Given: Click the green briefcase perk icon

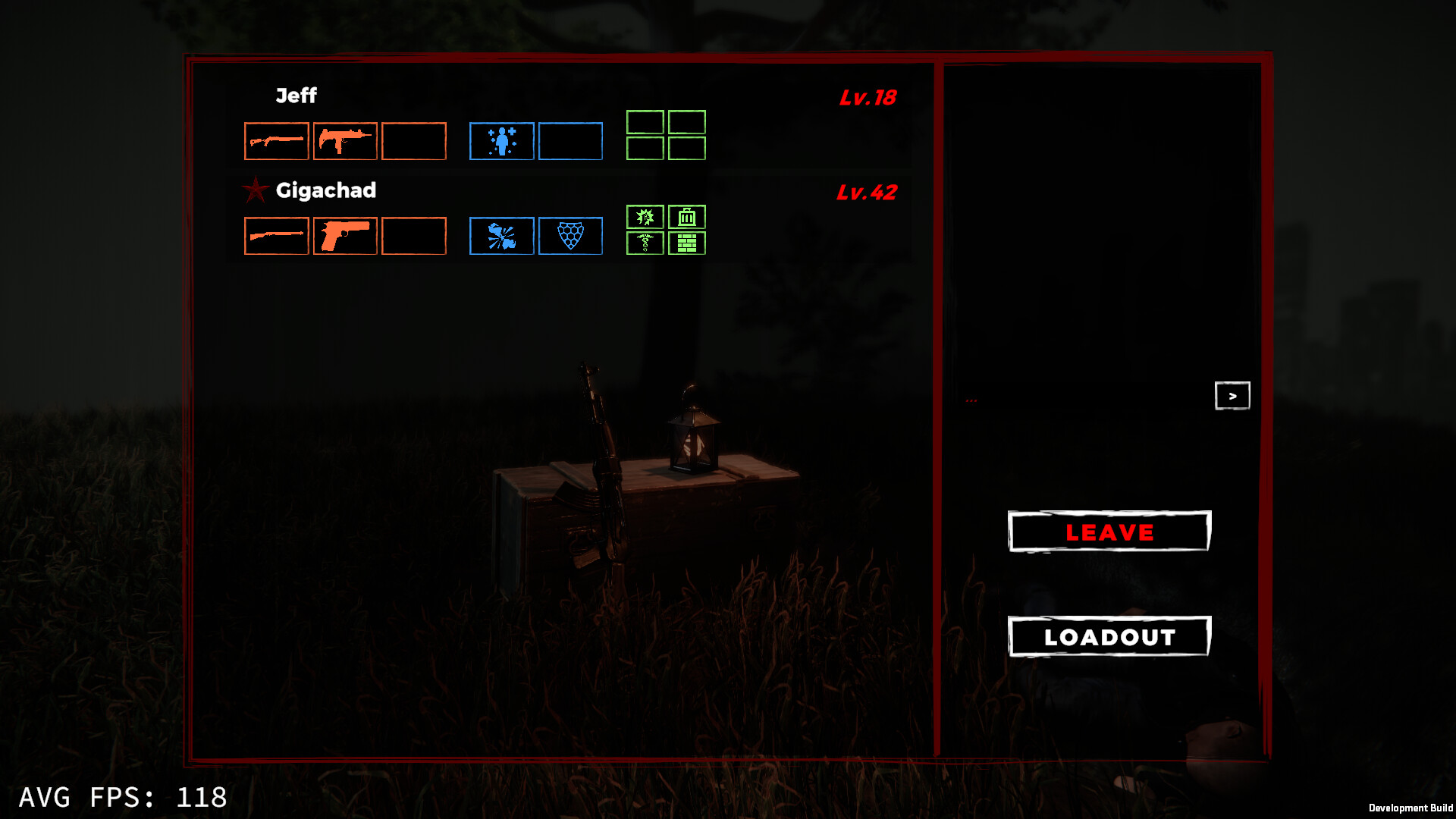Looking at the screenshot, I should (x=686, y=218).
